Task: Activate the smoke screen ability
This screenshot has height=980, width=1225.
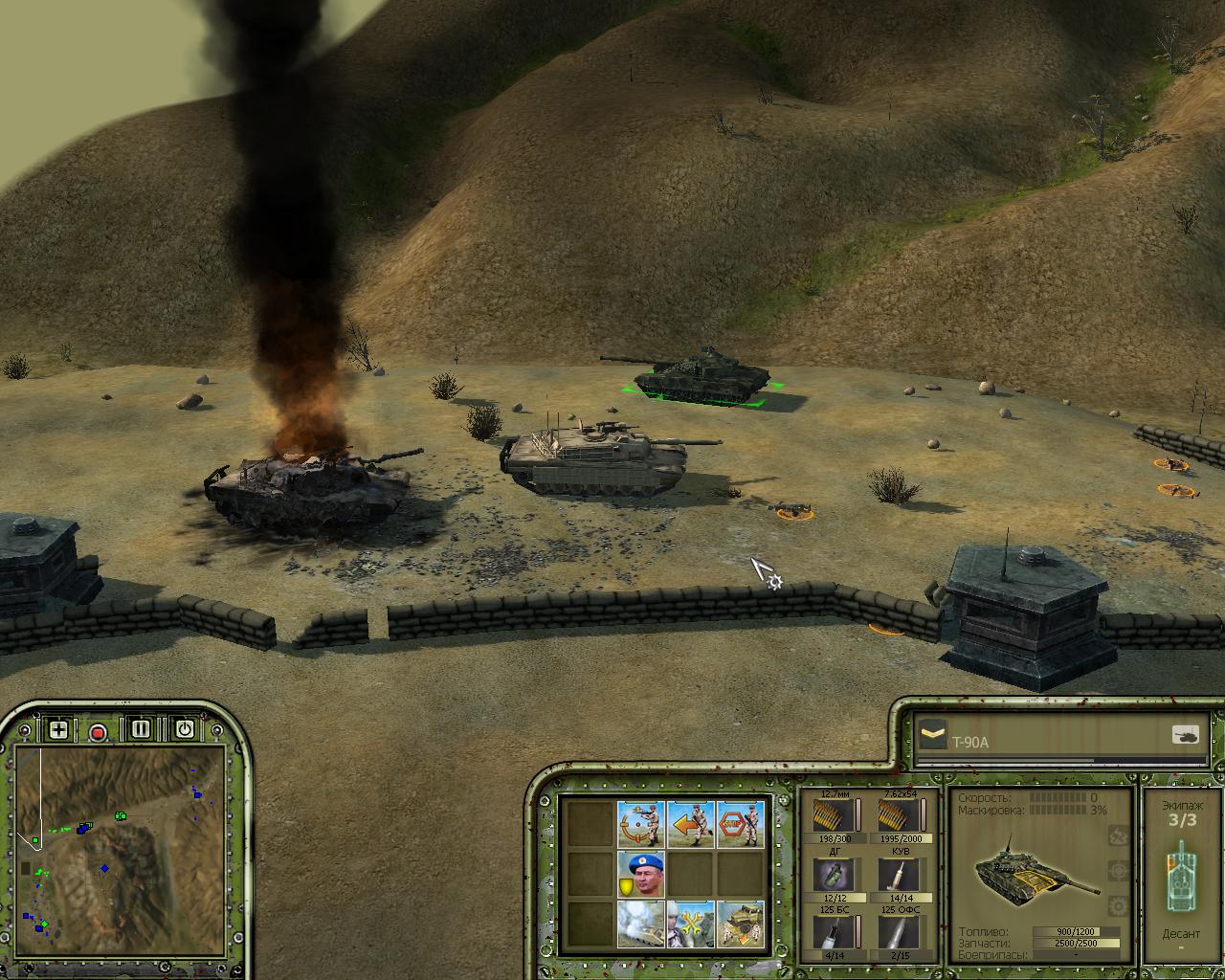Action: [641, 924]
